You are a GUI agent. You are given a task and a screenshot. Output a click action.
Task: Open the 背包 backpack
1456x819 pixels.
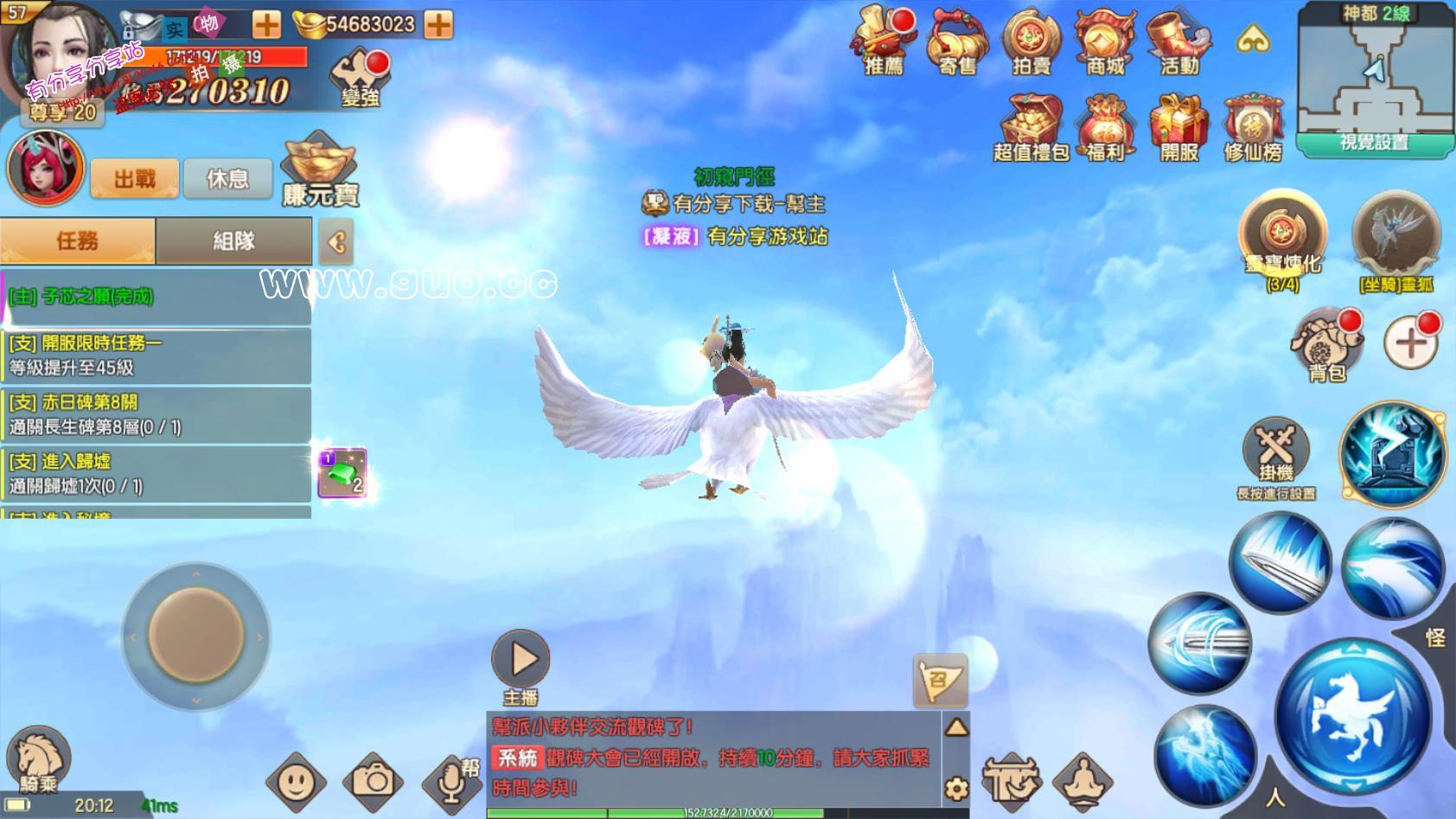pos(1326,348)
